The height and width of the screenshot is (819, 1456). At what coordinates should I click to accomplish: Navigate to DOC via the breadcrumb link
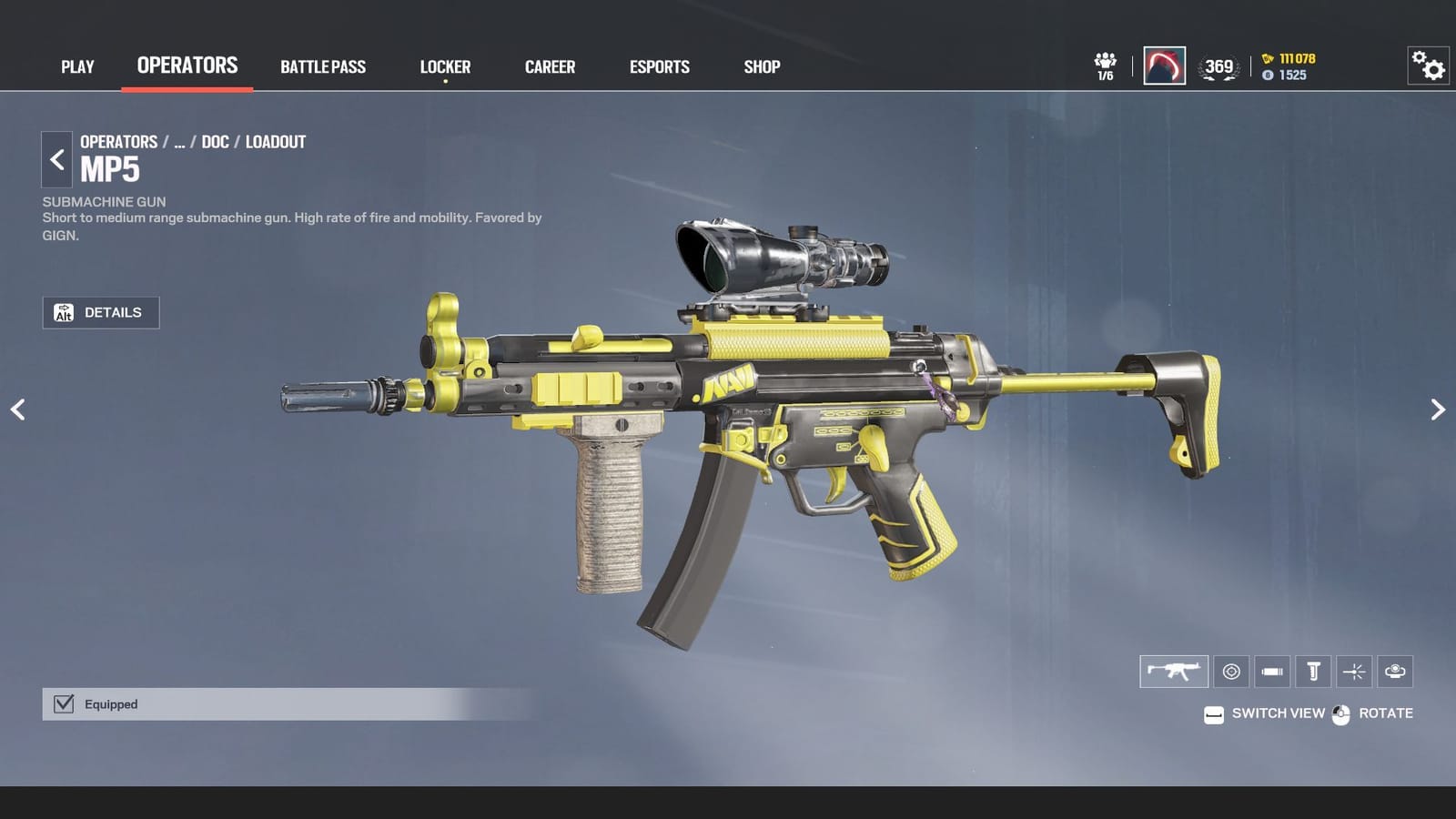tap(215, 142)
